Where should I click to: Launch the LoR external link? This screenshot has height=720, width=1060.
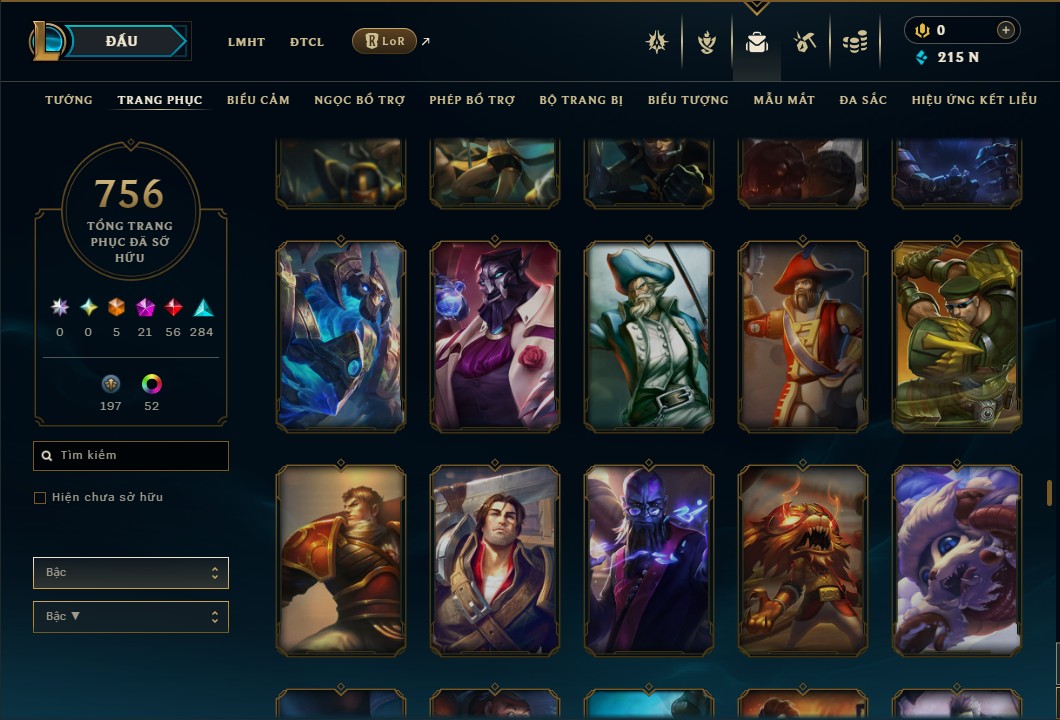click(385, 41)
